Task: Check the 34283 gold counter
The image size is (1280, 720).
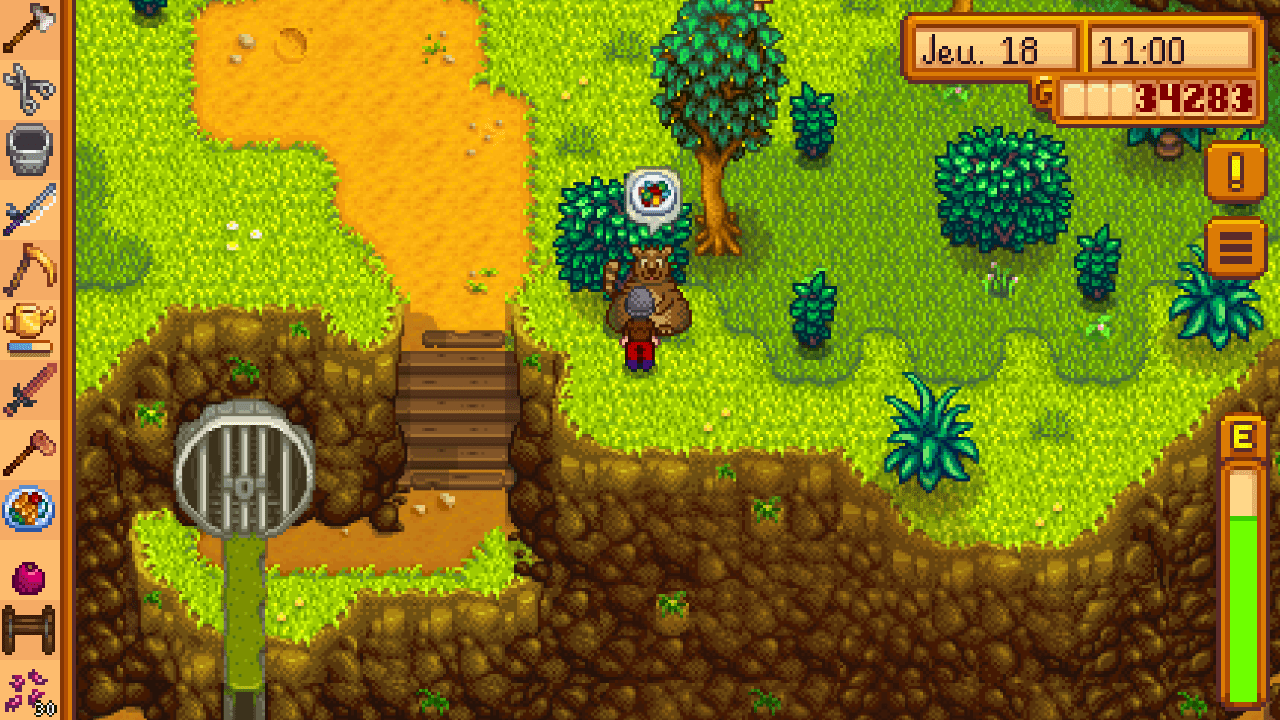Action: pos(1190,100)
